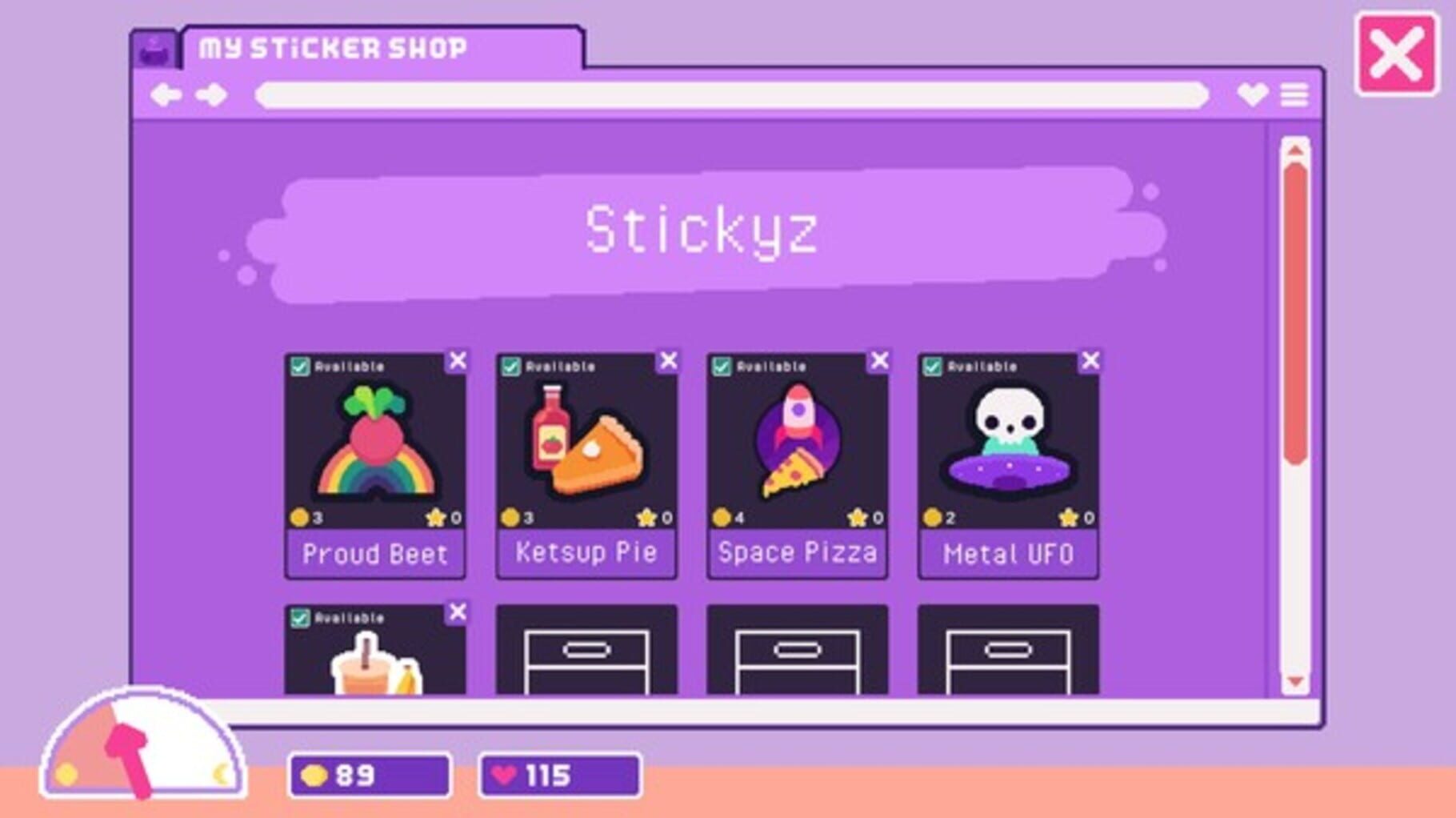Image resolution: width=1456 pixels, height=818 pixels.
Task: Remove Ketsup Pie with its X button
Action: [667, 362]
